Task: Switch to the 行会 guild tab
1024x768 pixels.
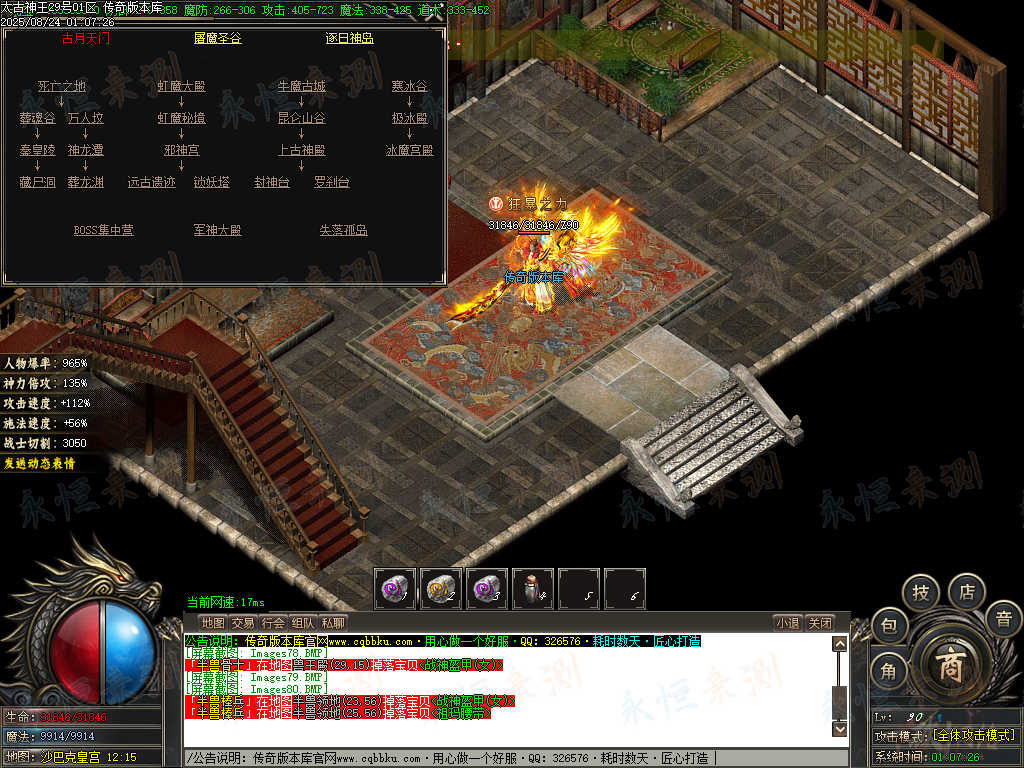Action: (273, 623)
